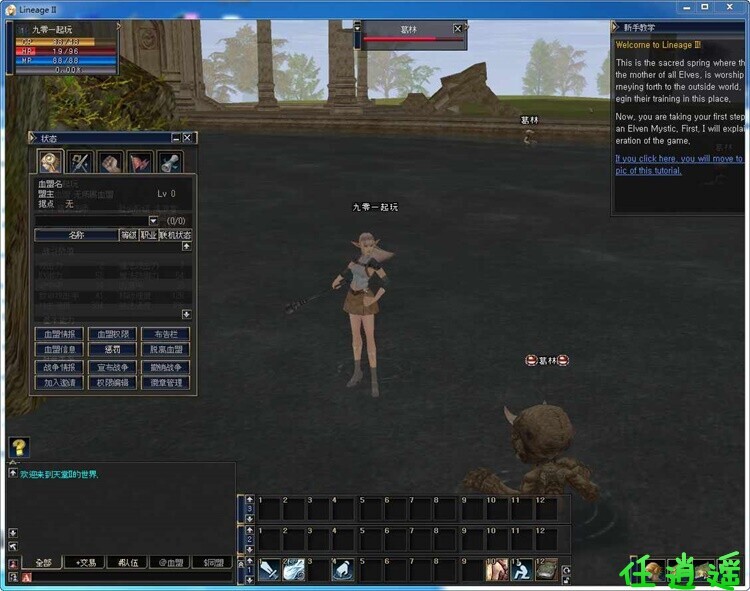Image resolution: width=750 pixels, height=591 pixels.
Task: Close the 葛林 target window
Action: coord(458,29)
